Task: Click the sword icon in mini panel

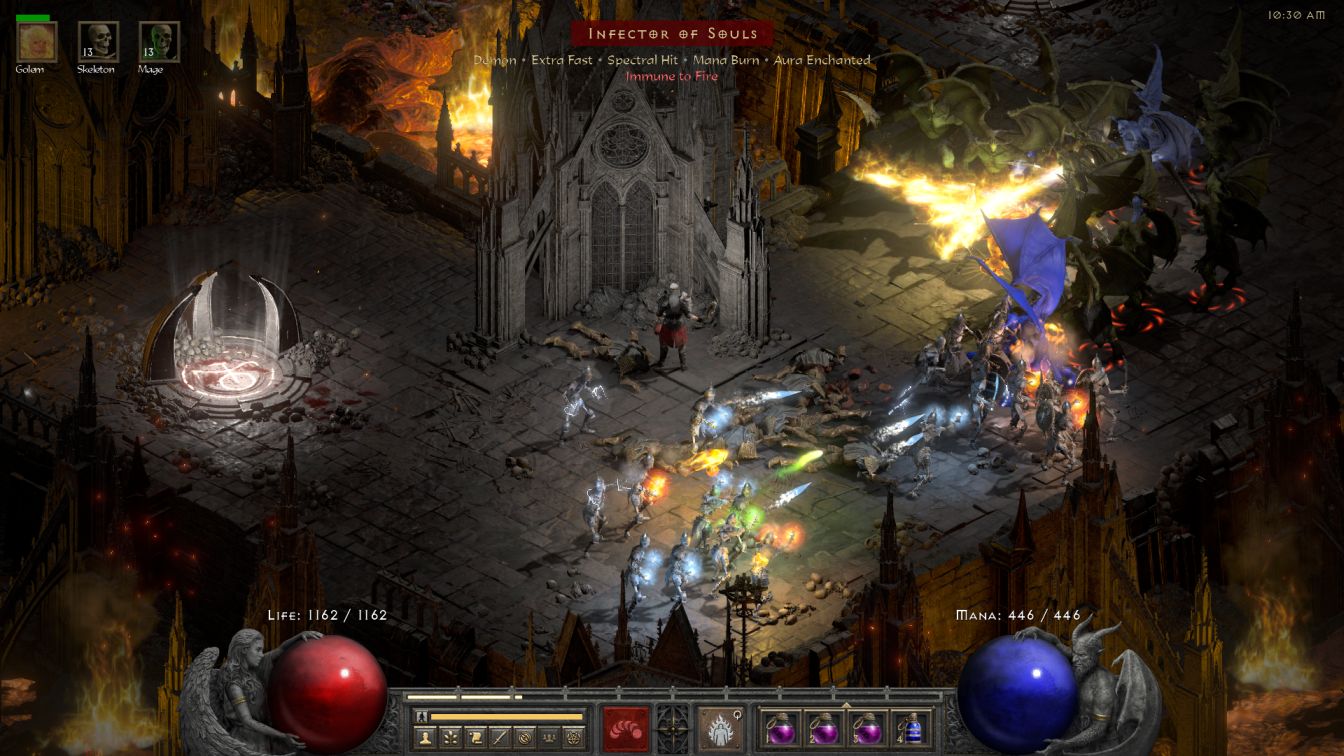Action: click(x=499, y=737)
